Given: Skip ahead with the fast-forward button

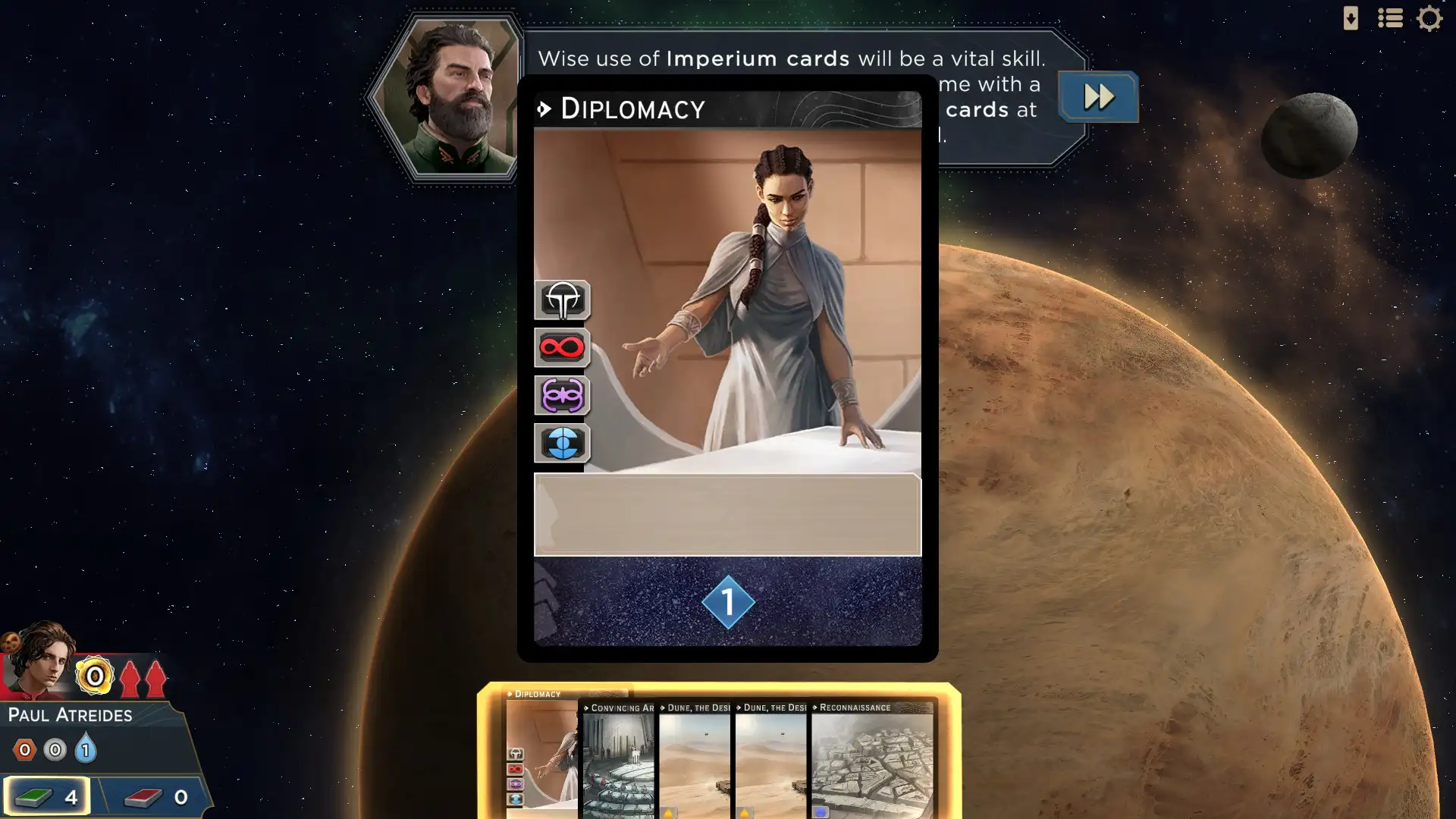Looking at the screenshot, I should pyautogui.click(x=1098, y=97).
